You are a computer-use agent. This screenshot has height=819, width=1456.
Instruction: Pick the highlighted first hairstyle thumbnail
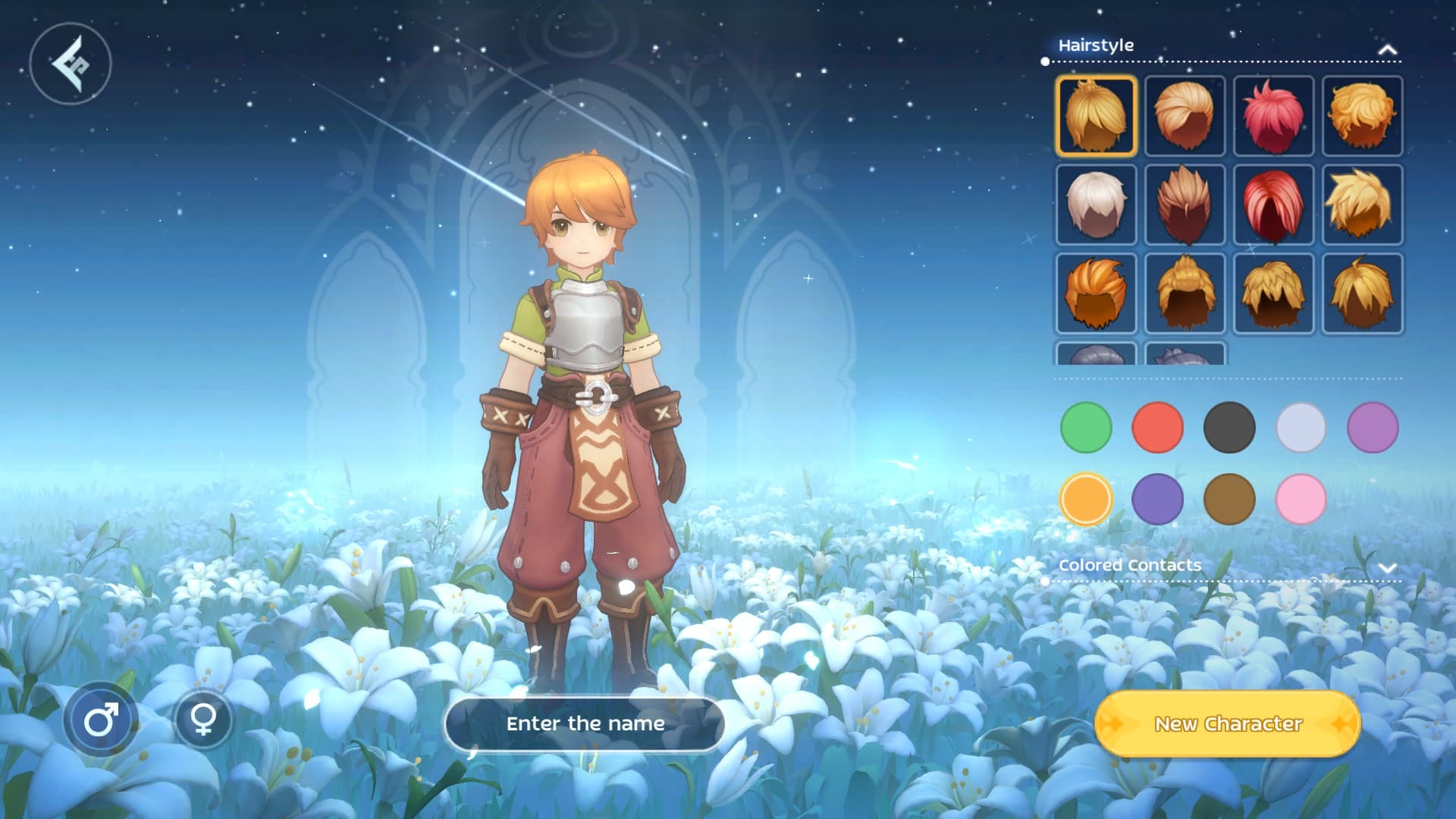click(1096, 116)
